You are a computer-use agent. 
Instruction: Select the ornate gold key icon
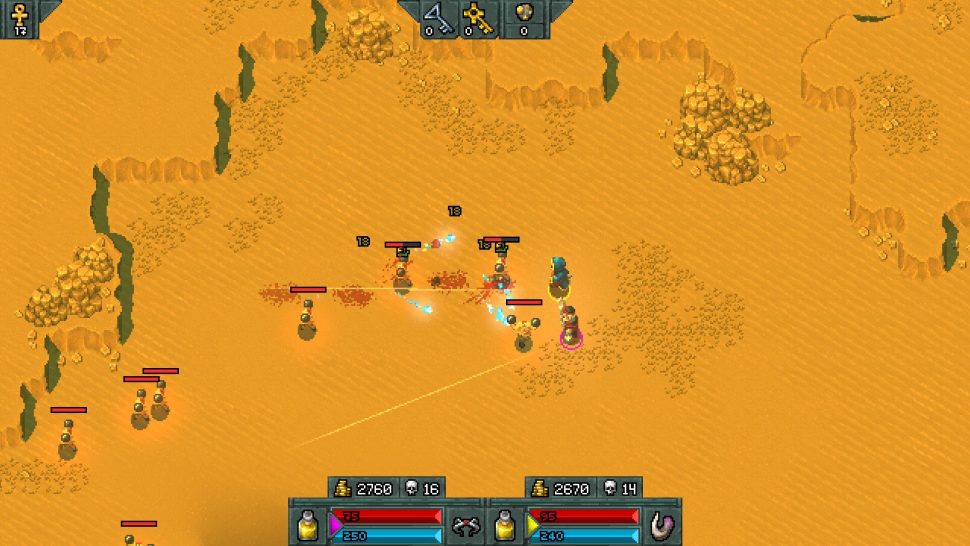(476, 14)
